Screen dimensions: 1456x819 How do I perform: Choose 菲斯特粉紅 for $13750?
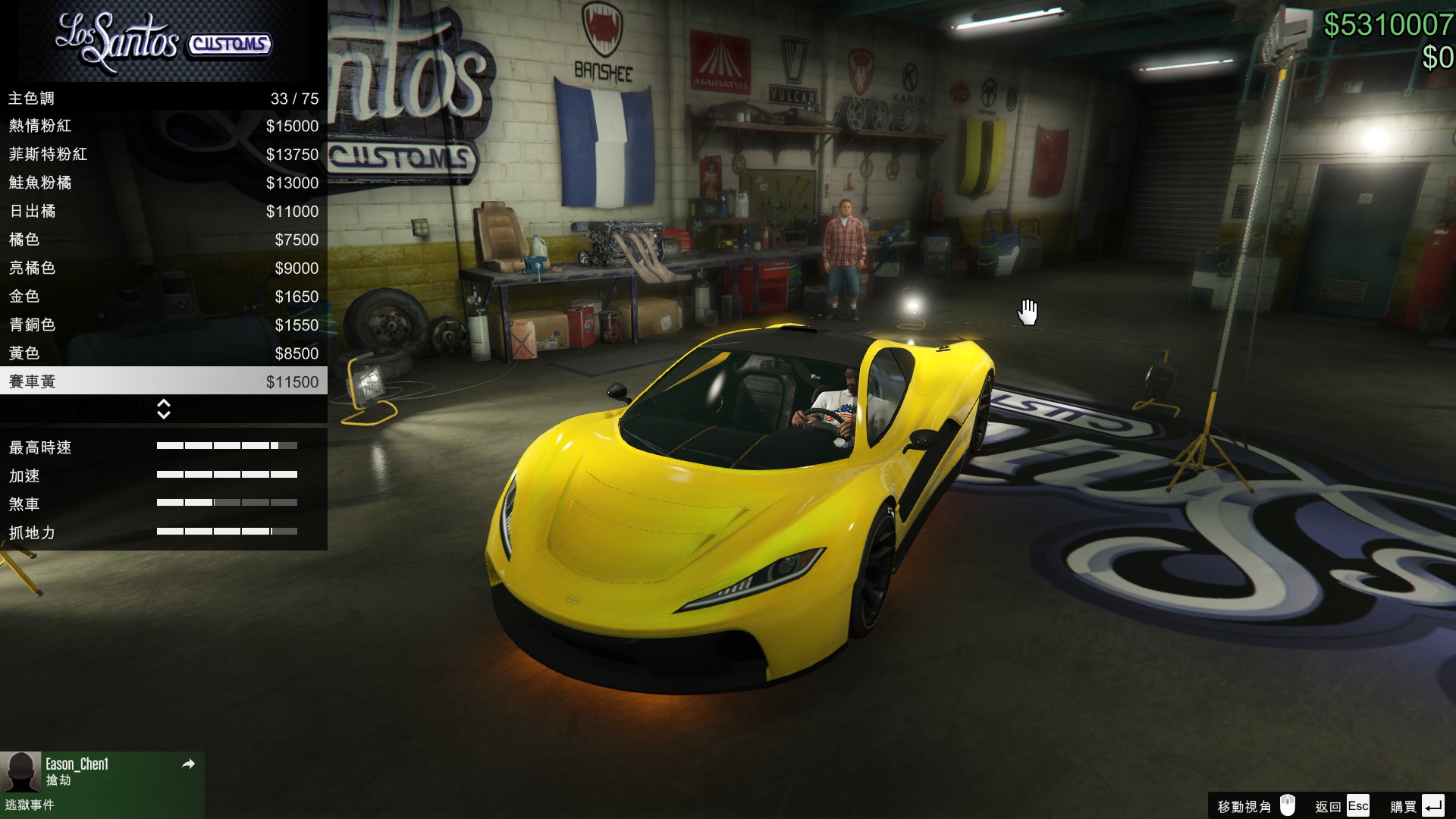(163, 155)
